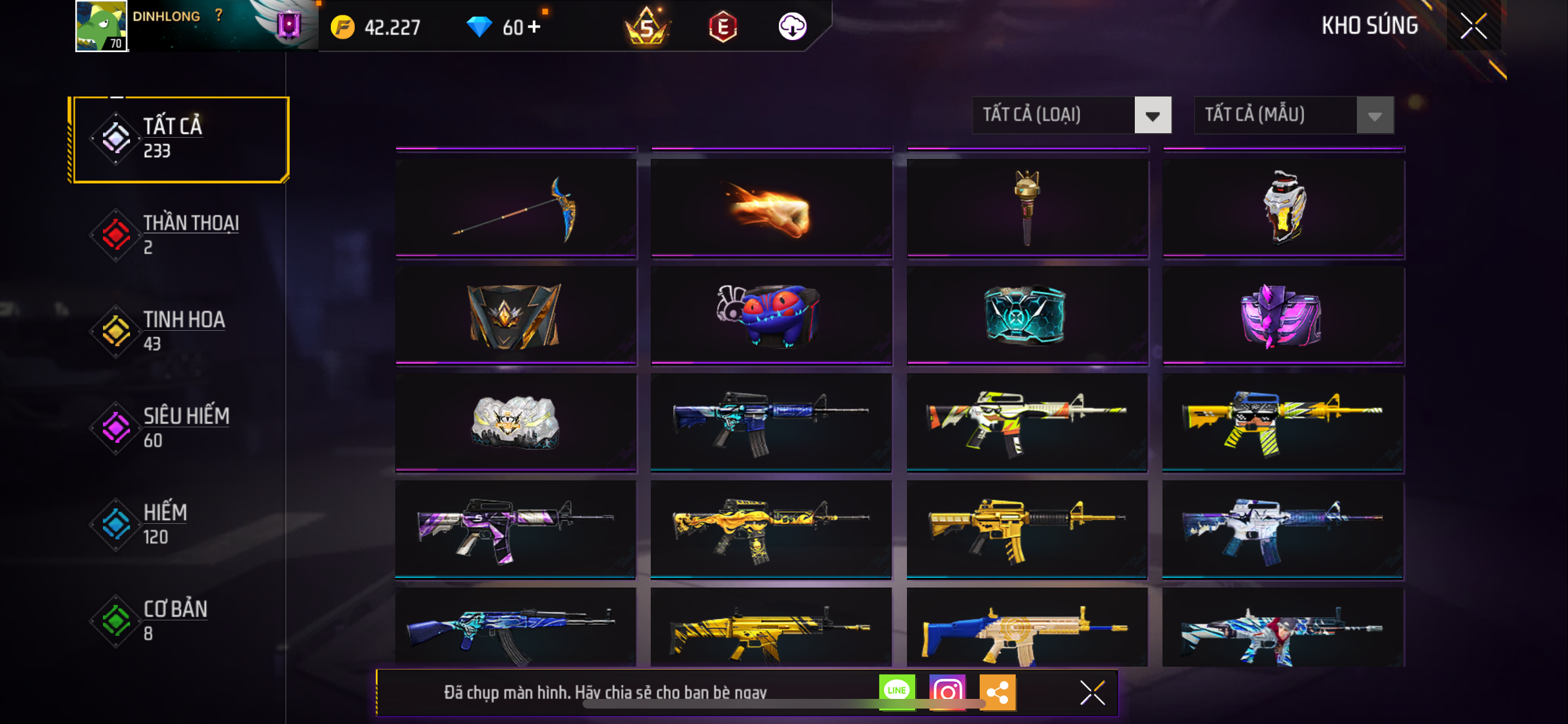This screenshot has height=724, width=1568.
Task: Select the scythe melee weapon skin
Action: tap(516, 208)
